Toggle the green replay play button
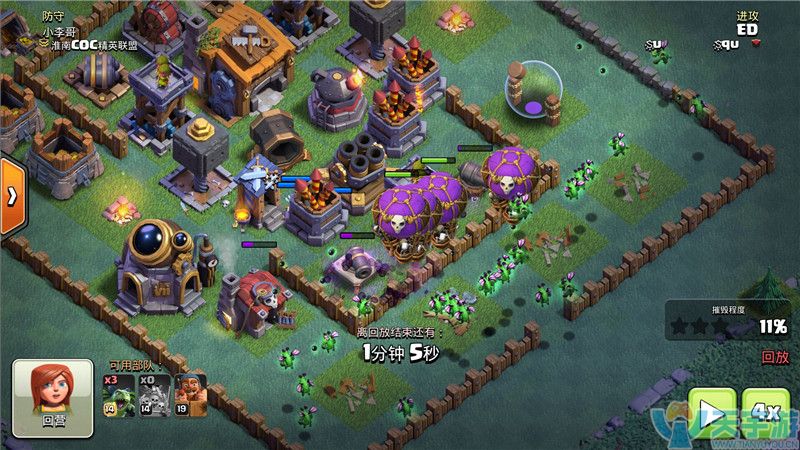 (712, 413)
